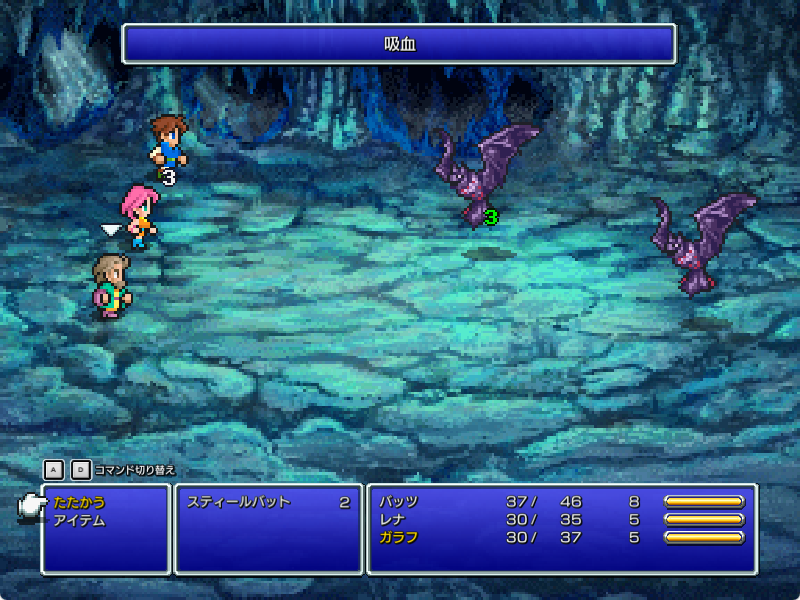Click ガラフ's name in party panel
Screen dimensions: 800x600
pos(399,538)
